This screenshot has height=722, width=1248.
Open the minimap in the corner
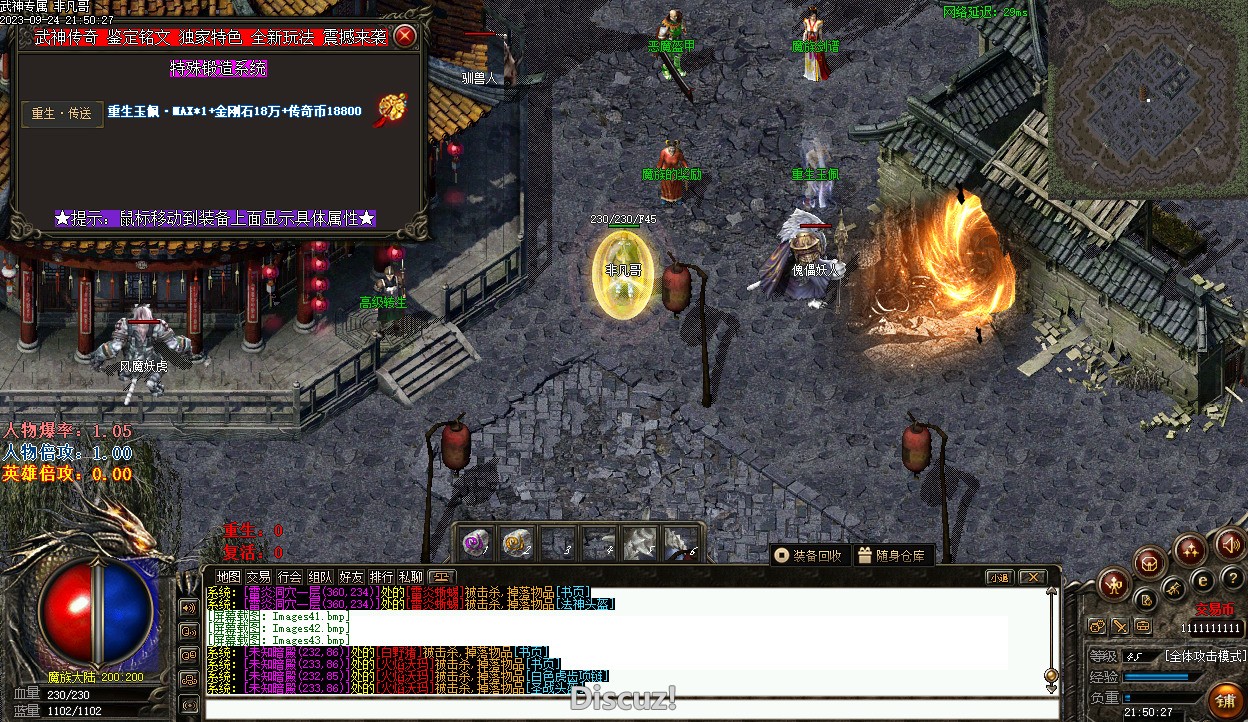pyautogui.click(x=1146, y=98)
